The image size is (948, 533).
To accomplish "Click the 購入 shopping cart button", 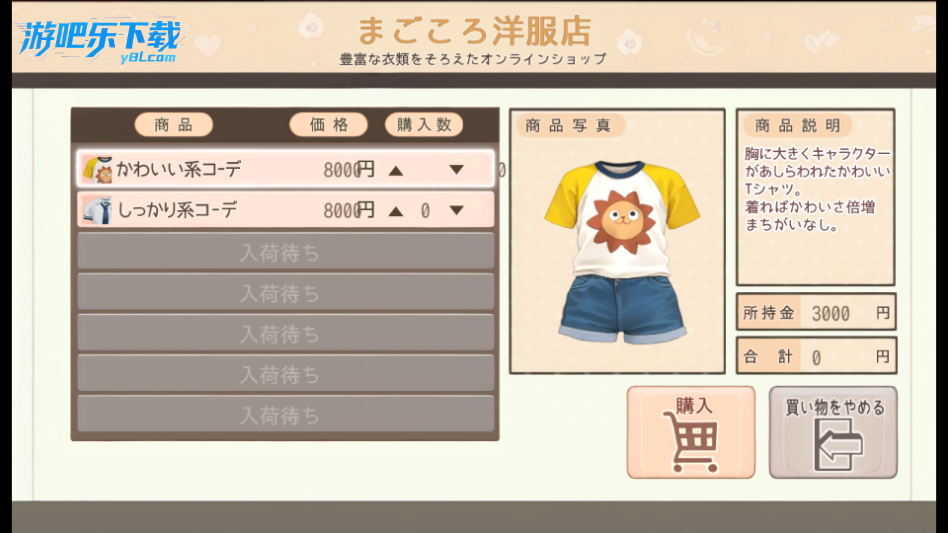I will point(691,432).
